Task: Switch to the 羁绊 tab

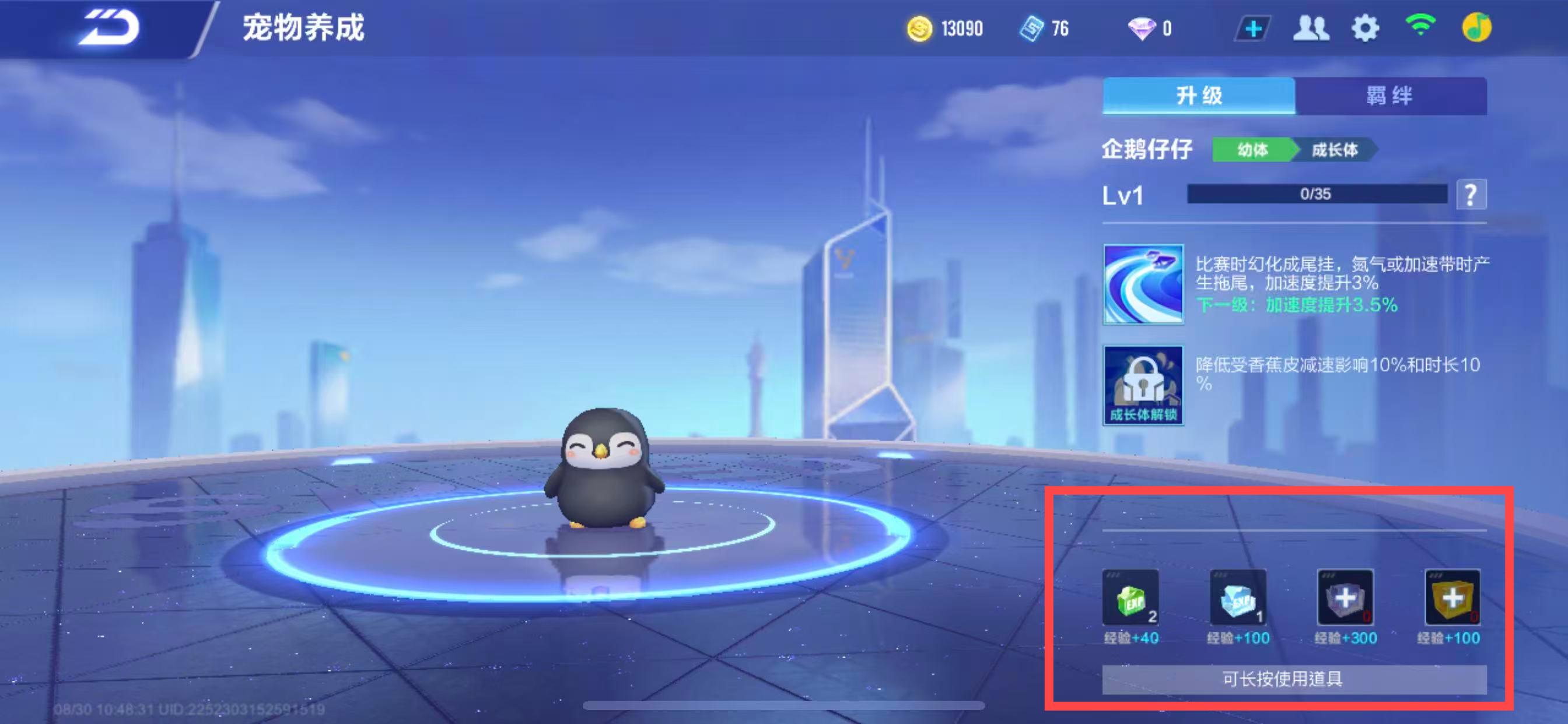Action: click(x=1390, y=96)
